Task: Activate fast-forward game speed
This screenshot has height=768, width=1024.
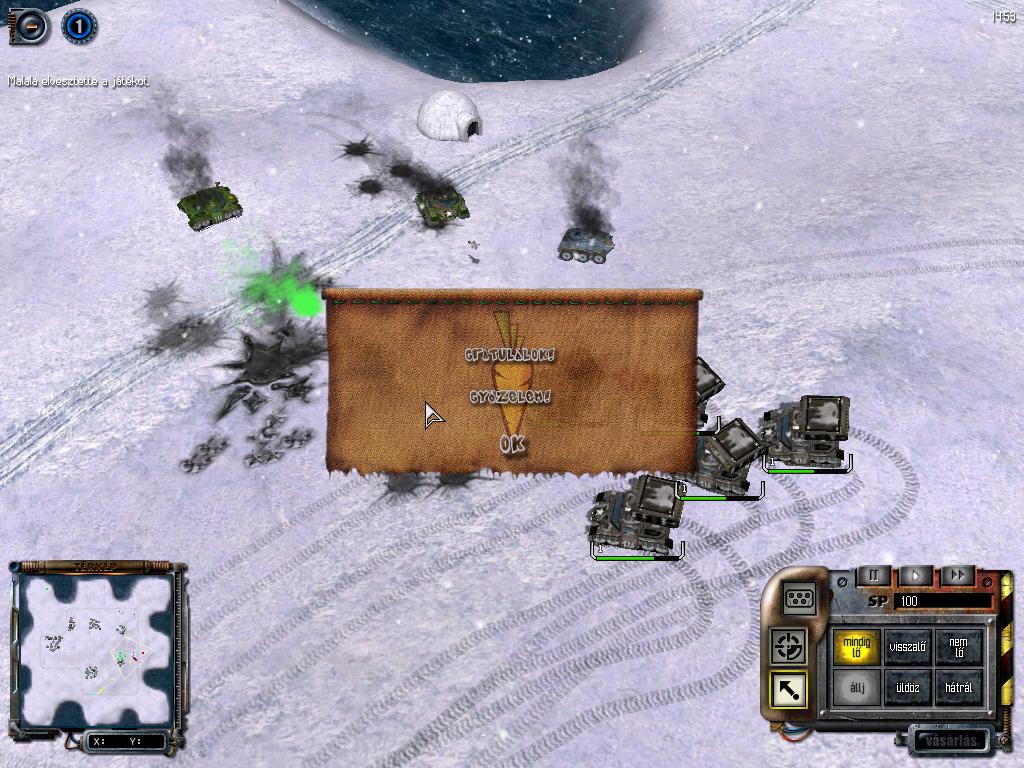Action: coord(957,576)
